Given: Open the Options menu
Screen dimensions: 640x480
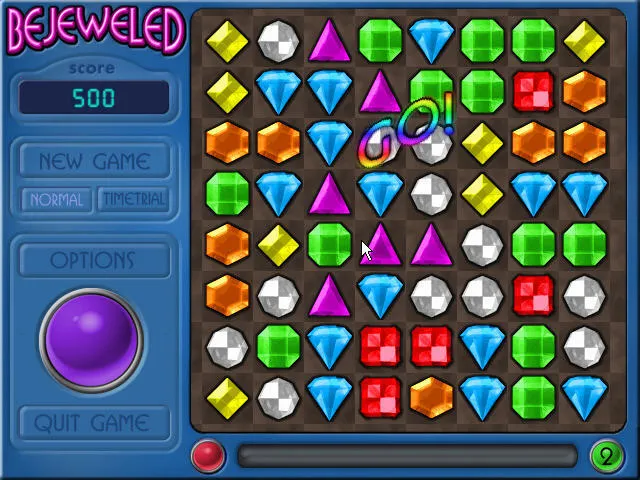Looking at the screenshot, I should click(92, 260).
